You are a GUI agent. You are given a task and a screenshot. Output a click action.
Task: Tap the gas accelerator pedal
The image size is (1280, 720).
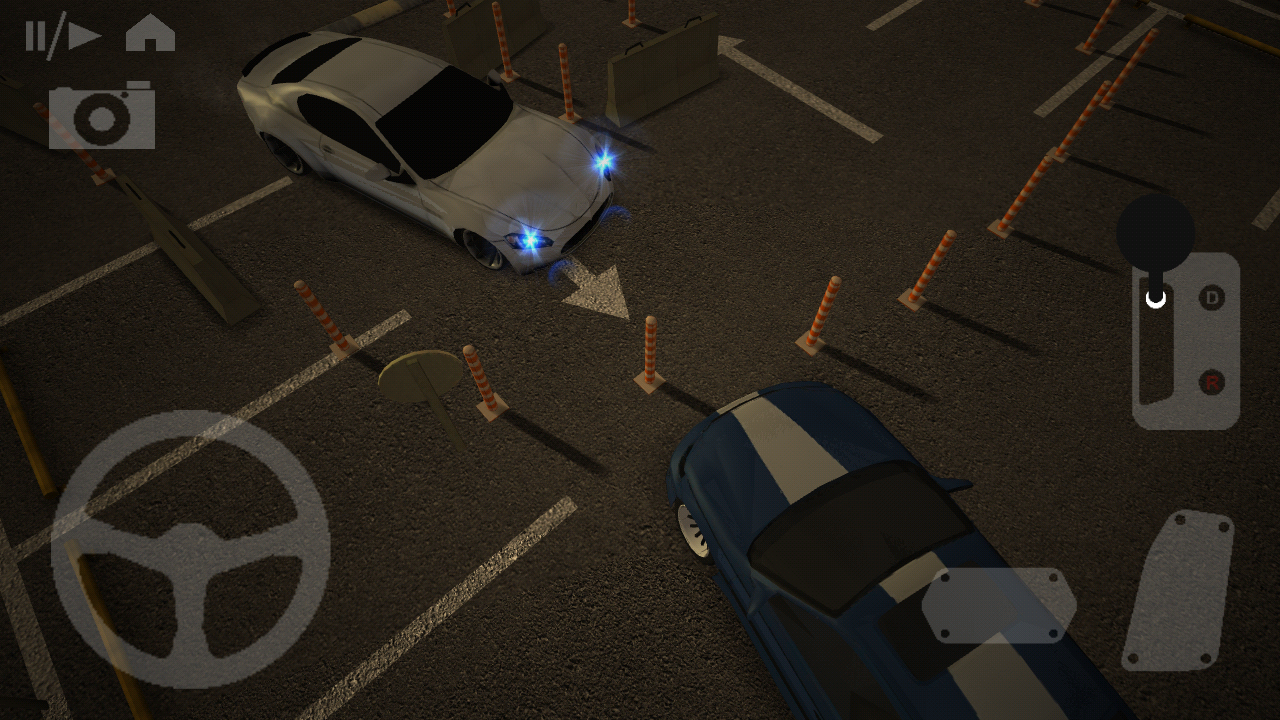(1178, 590)
